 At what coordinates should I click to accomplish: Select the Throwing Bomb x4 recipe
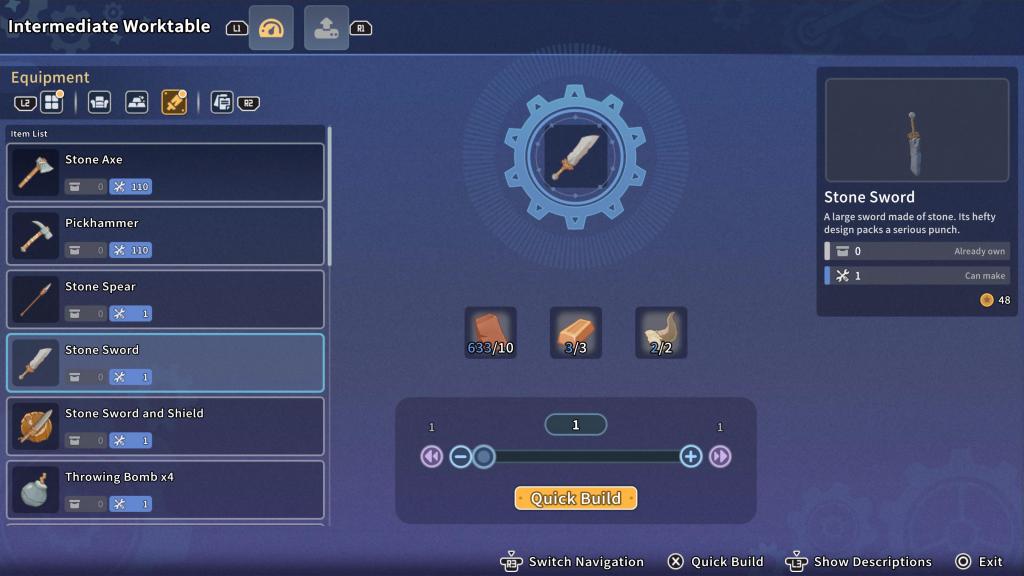165,489
